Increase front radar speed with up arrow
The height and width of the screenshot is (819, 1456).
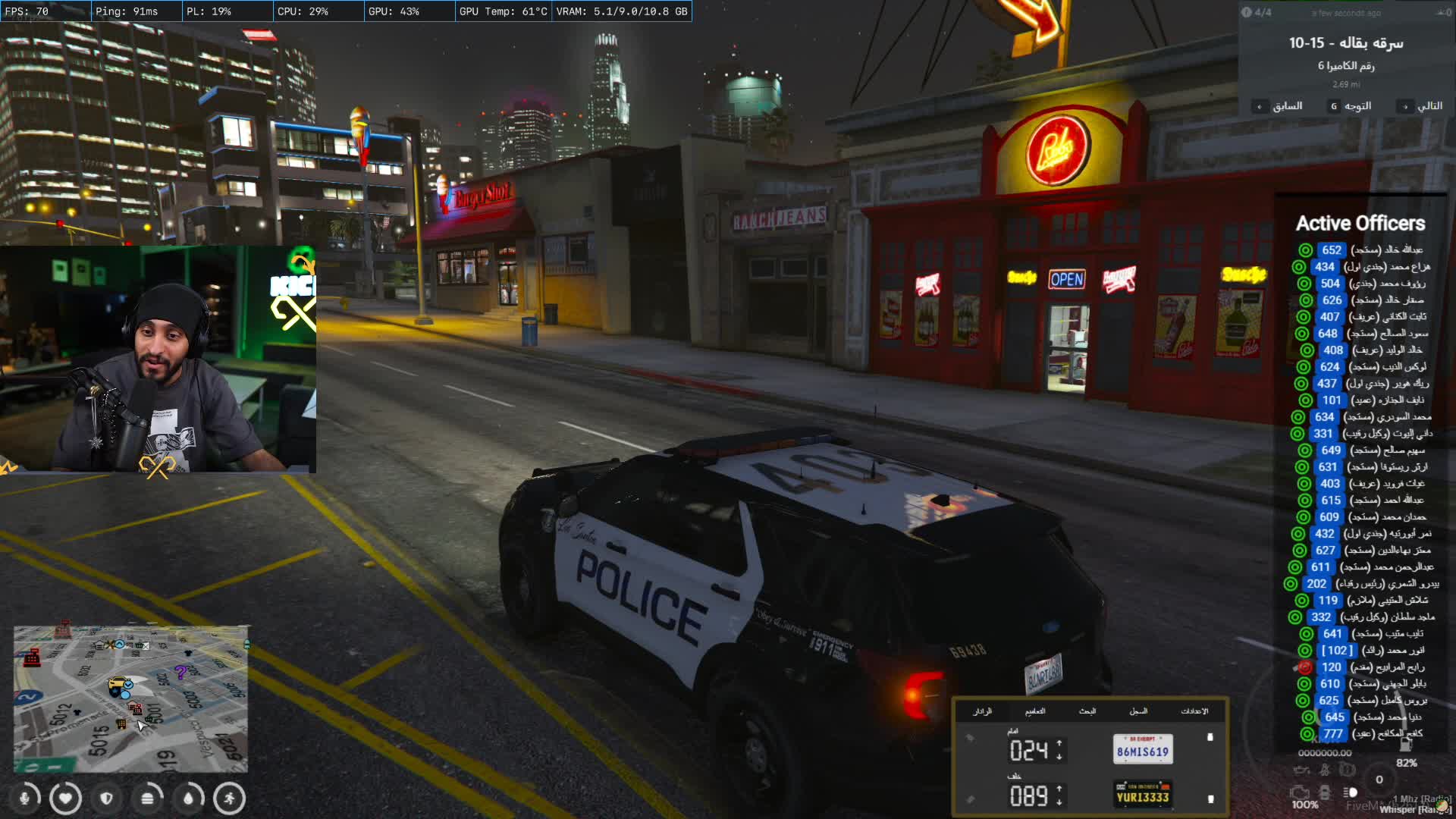[1059, 744]
